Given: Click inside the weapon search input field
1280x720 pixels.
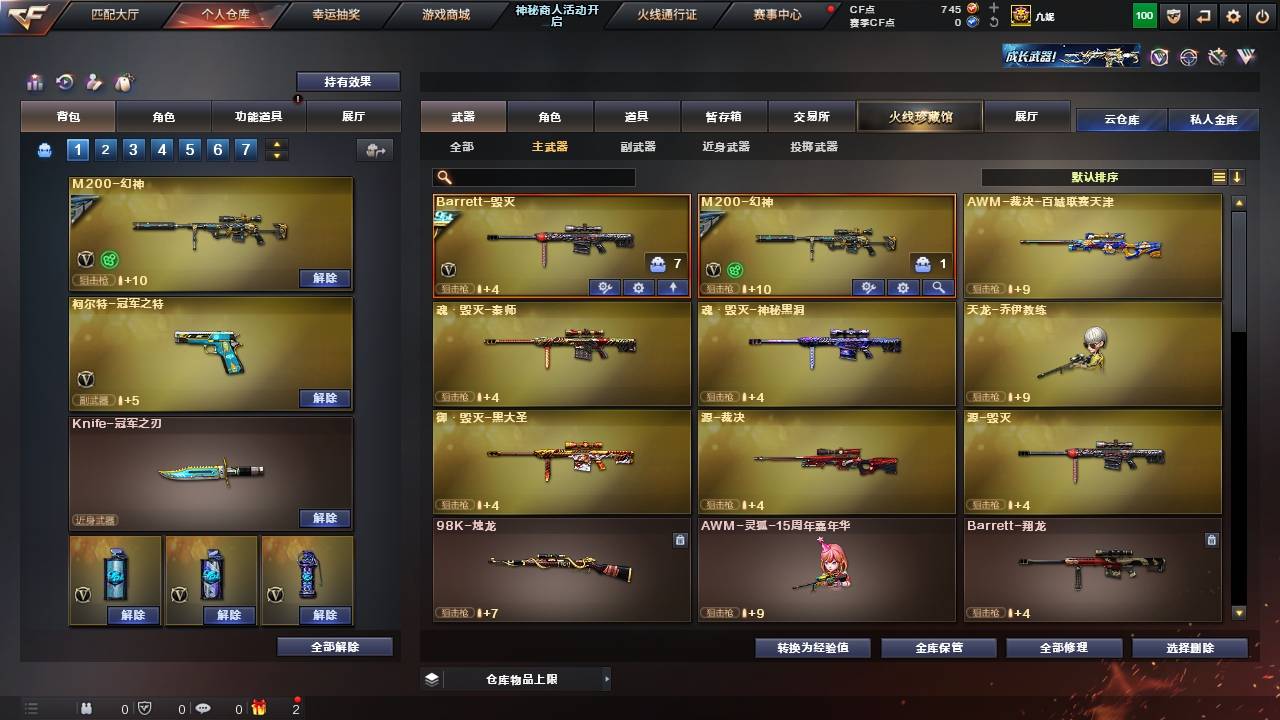Looking at the screenshot, I should (x=540, y=176).
